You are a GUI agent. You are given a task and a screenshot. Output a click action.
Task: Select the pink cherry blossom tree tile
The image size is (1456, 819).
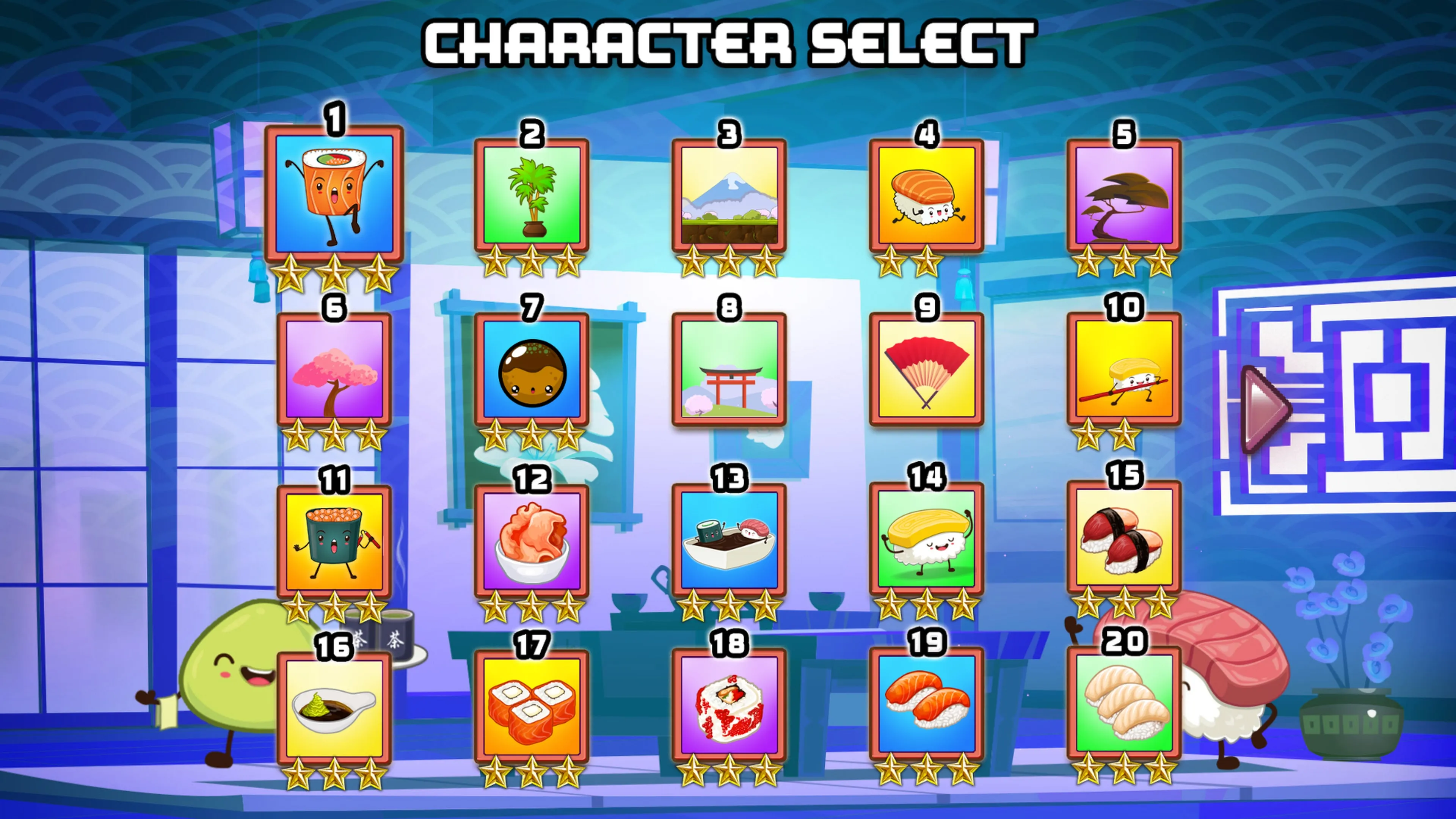334,369
